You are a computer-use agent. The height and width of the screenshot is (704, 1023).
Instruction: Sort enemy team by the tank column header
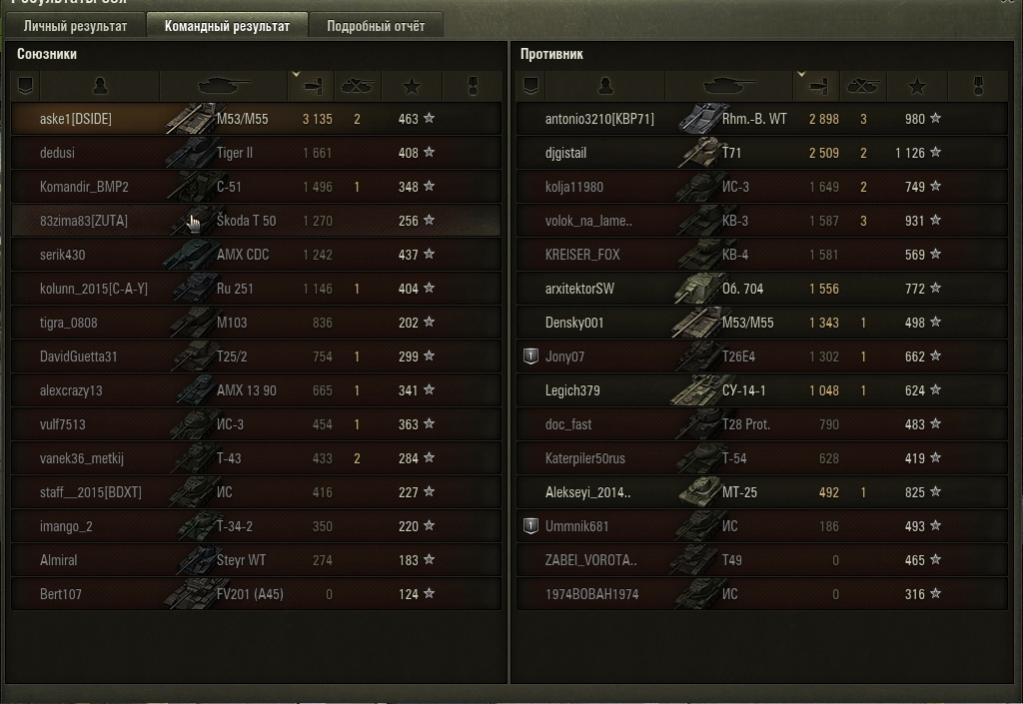pos(731,86)
